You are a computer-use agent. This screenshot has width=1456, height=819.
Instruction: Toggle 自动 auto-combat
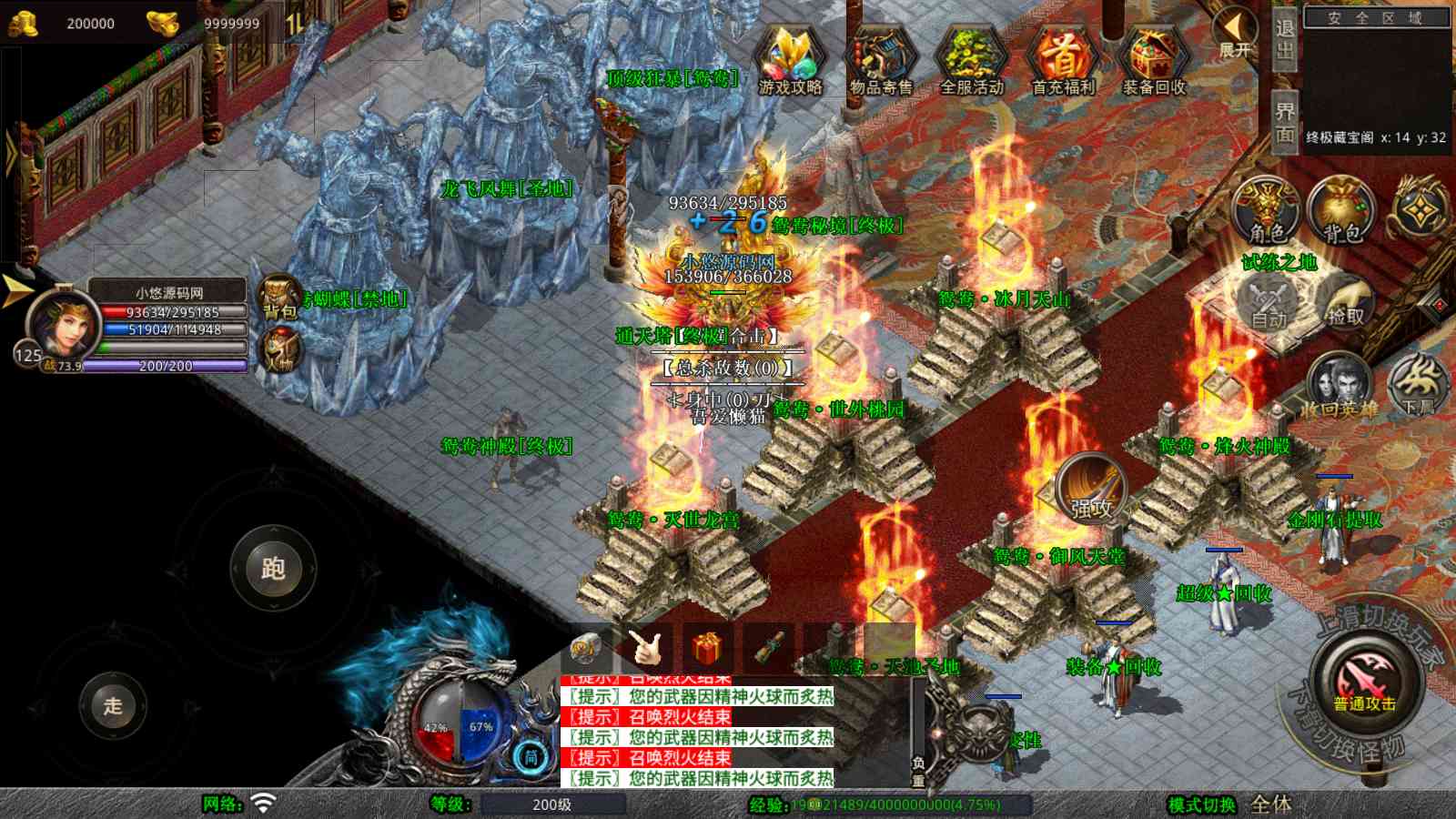pos(1269,305)
